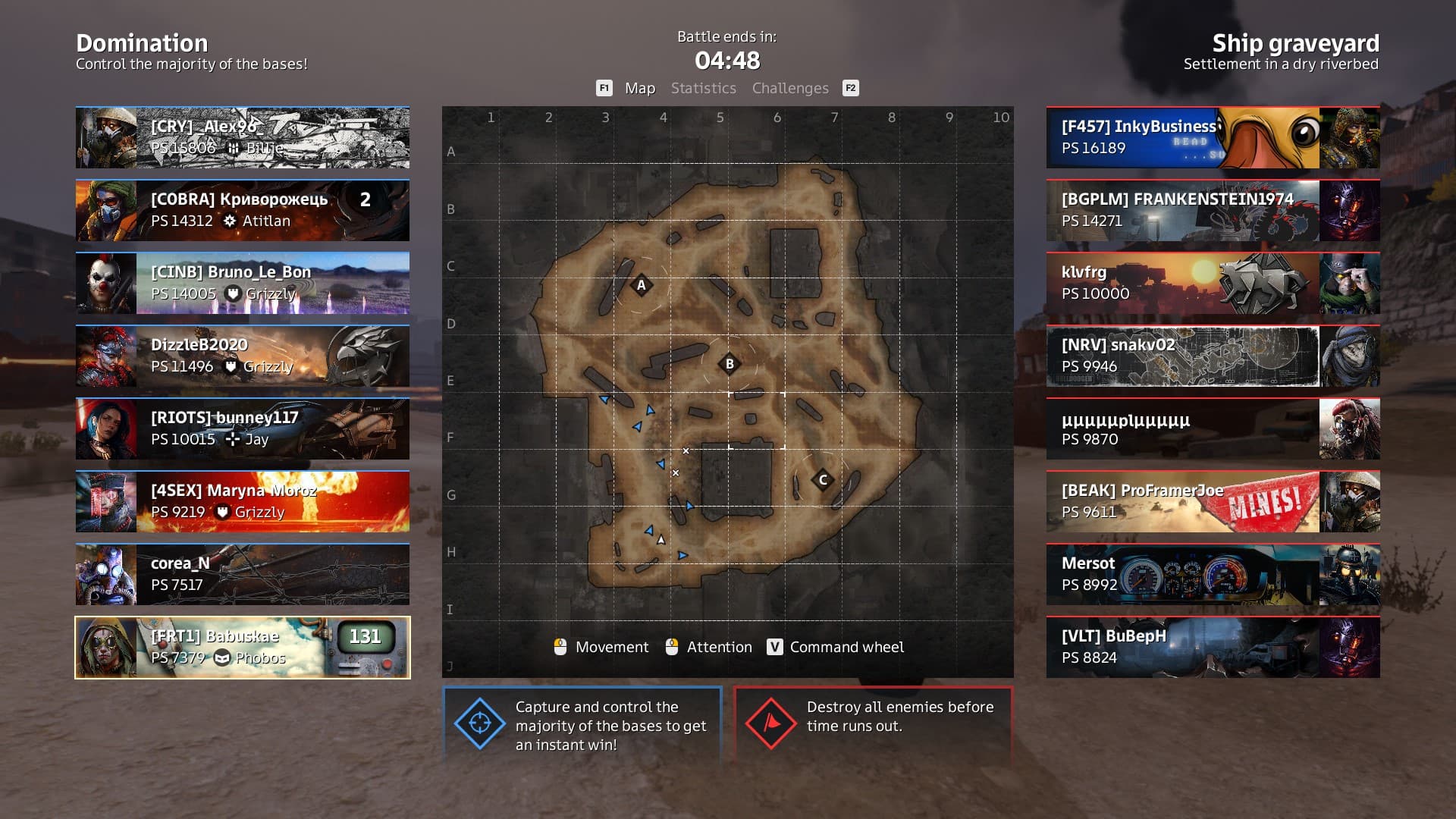Choose enemy [BGPLM] FRANKENSTEIN1974 row
1456x819 pixels.
pyautogui.click(x=1213, y=210)
